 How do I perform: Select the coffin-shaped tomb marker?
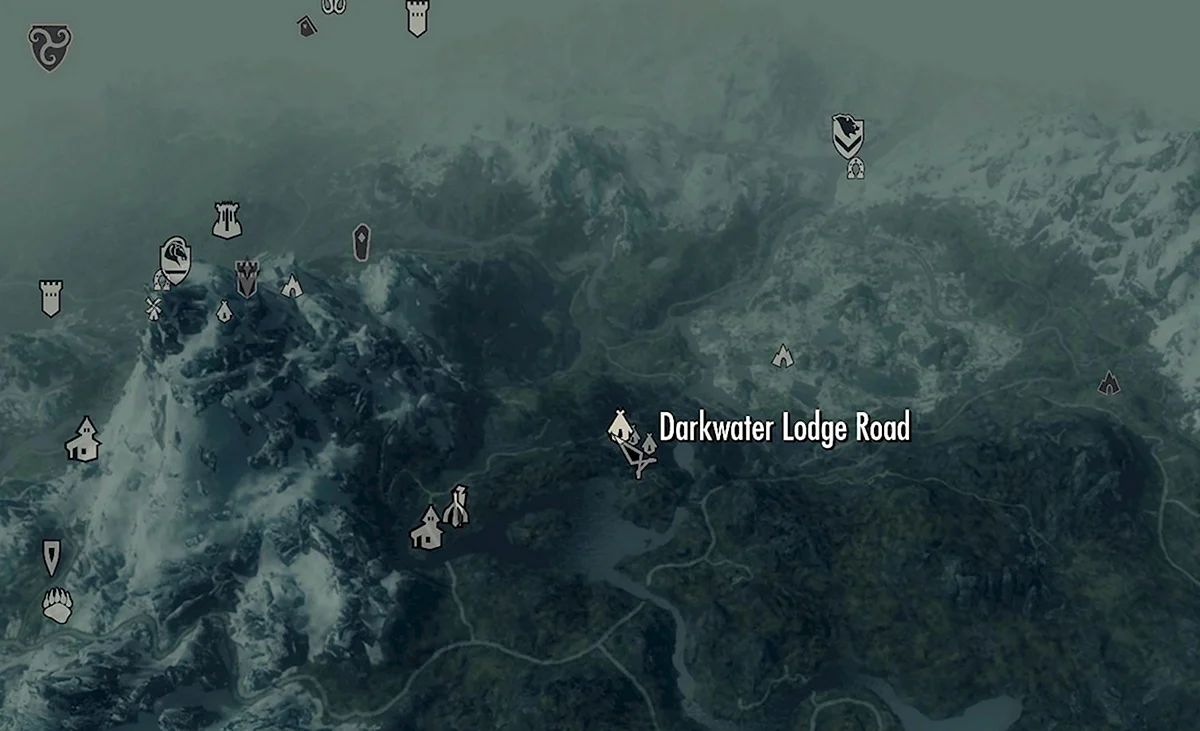click(361, 243)
